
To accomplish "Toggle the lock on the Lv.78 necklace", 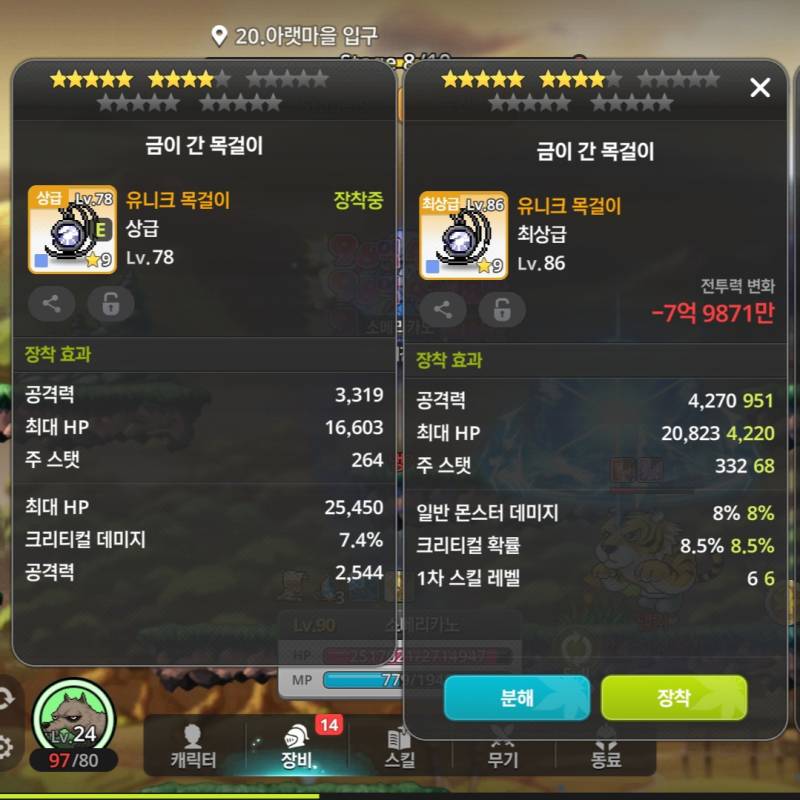I will pyautogui.click(x=110, y=304).
